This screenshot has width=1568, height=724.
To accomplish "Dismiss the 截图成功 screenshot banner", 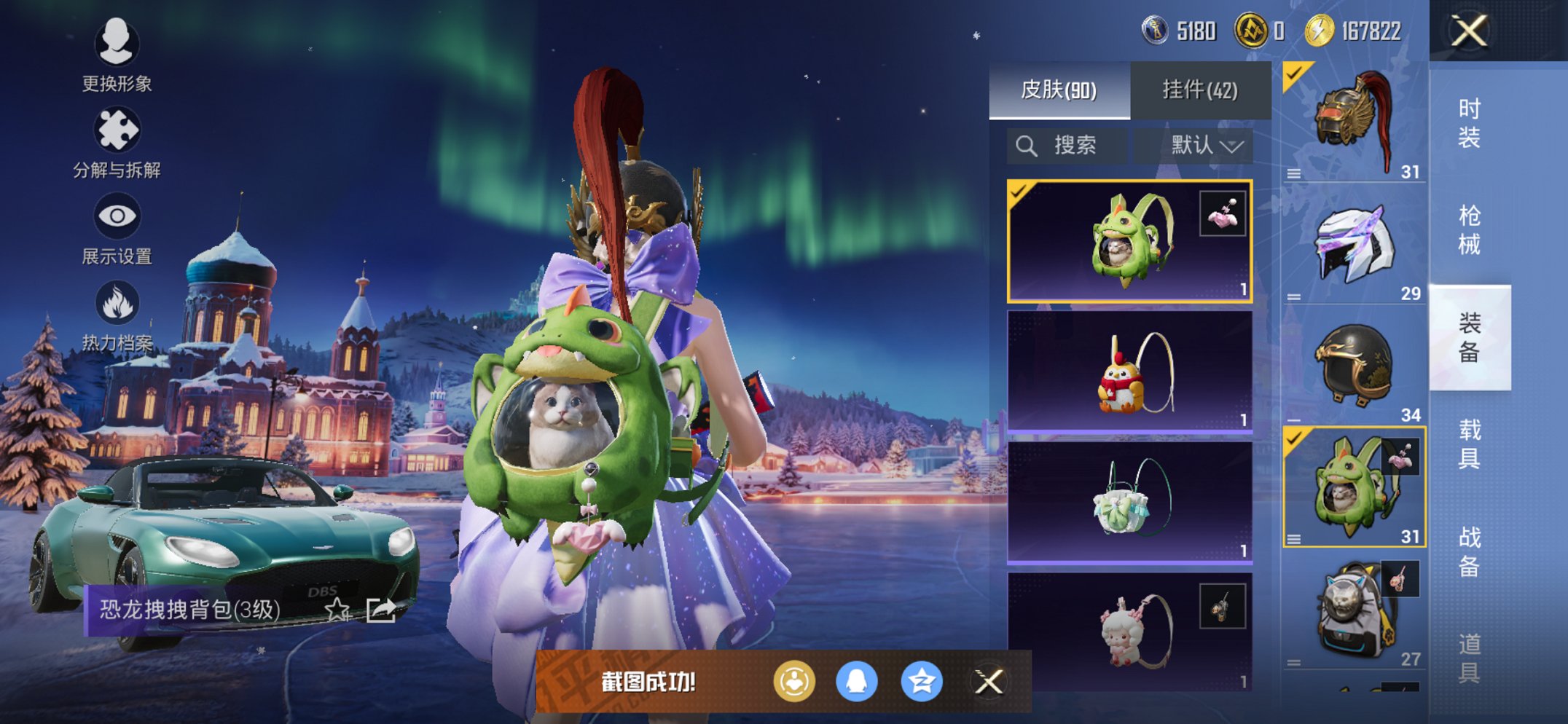I will coord(989,682).
